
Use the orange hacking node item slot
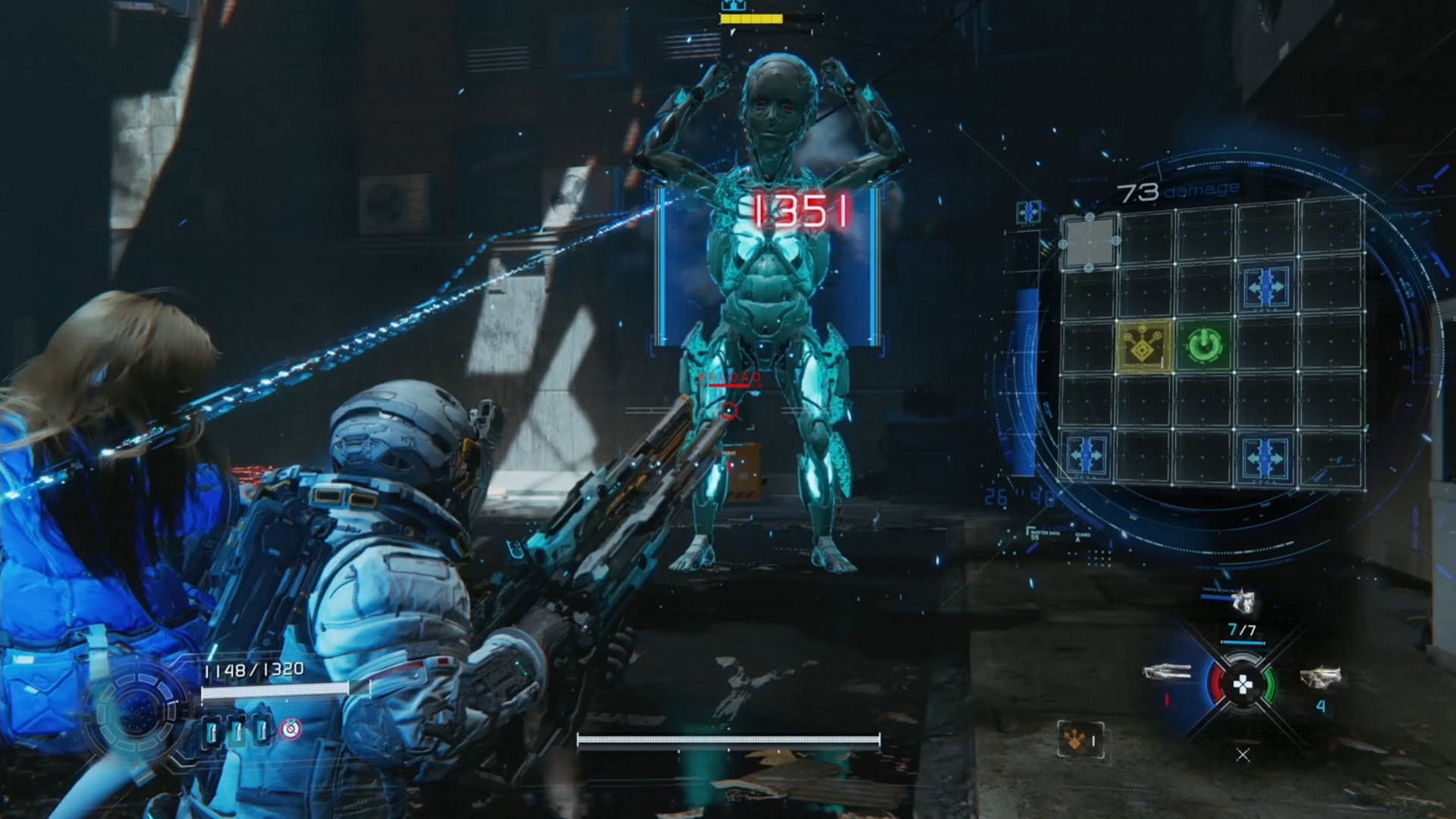[x=1080, y=739]
